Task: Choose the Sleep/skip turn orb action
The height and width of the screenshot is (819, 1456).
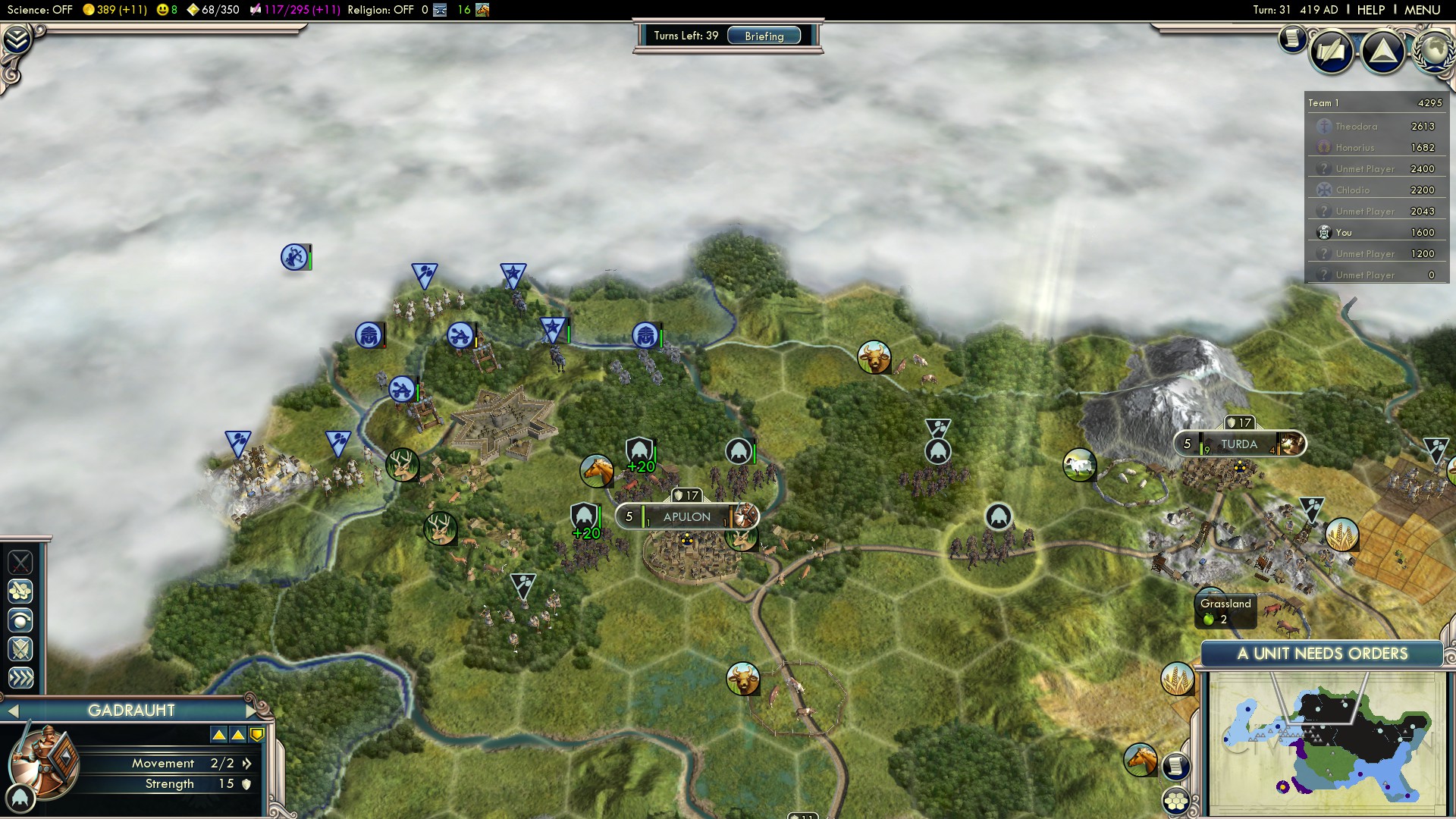Action: click(x=20, y=620)
